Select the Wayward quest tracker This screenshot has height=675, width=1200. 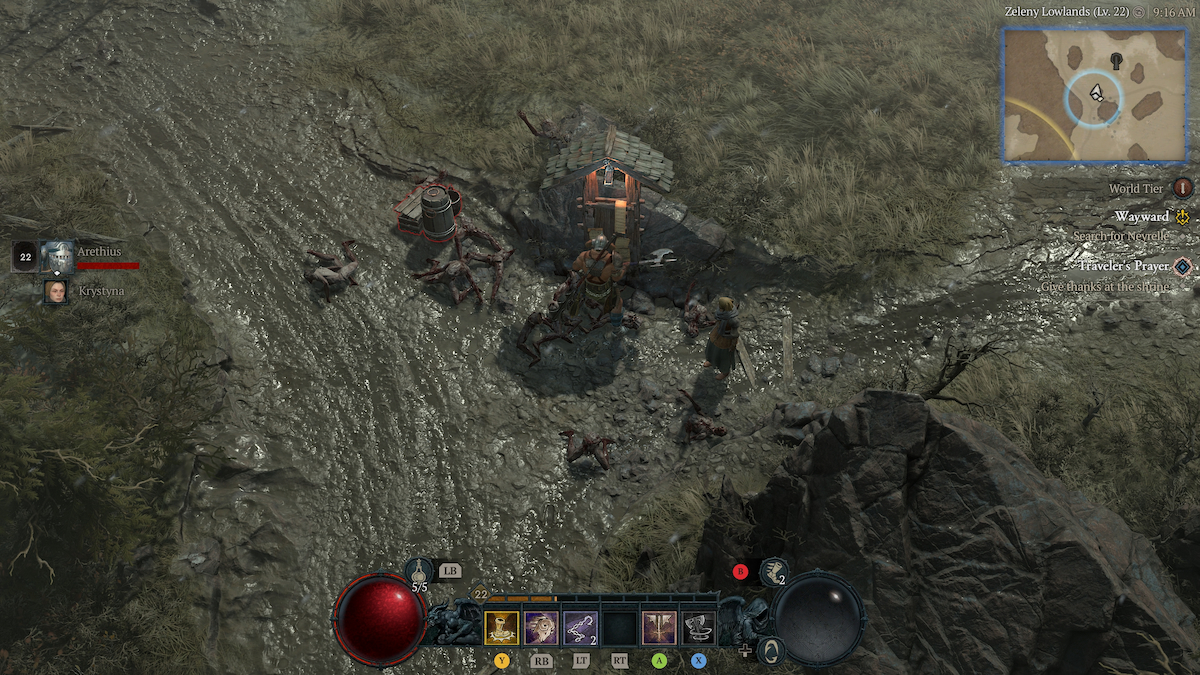pos(1142,216)
